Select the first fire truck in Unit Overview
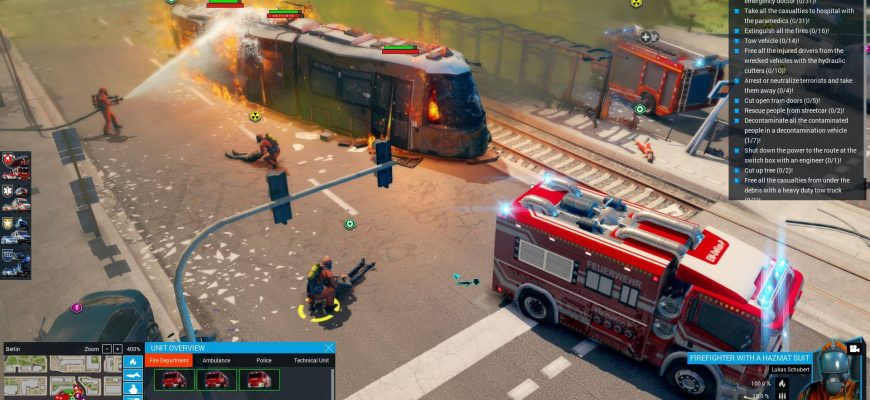 click(x=173, y=380)
